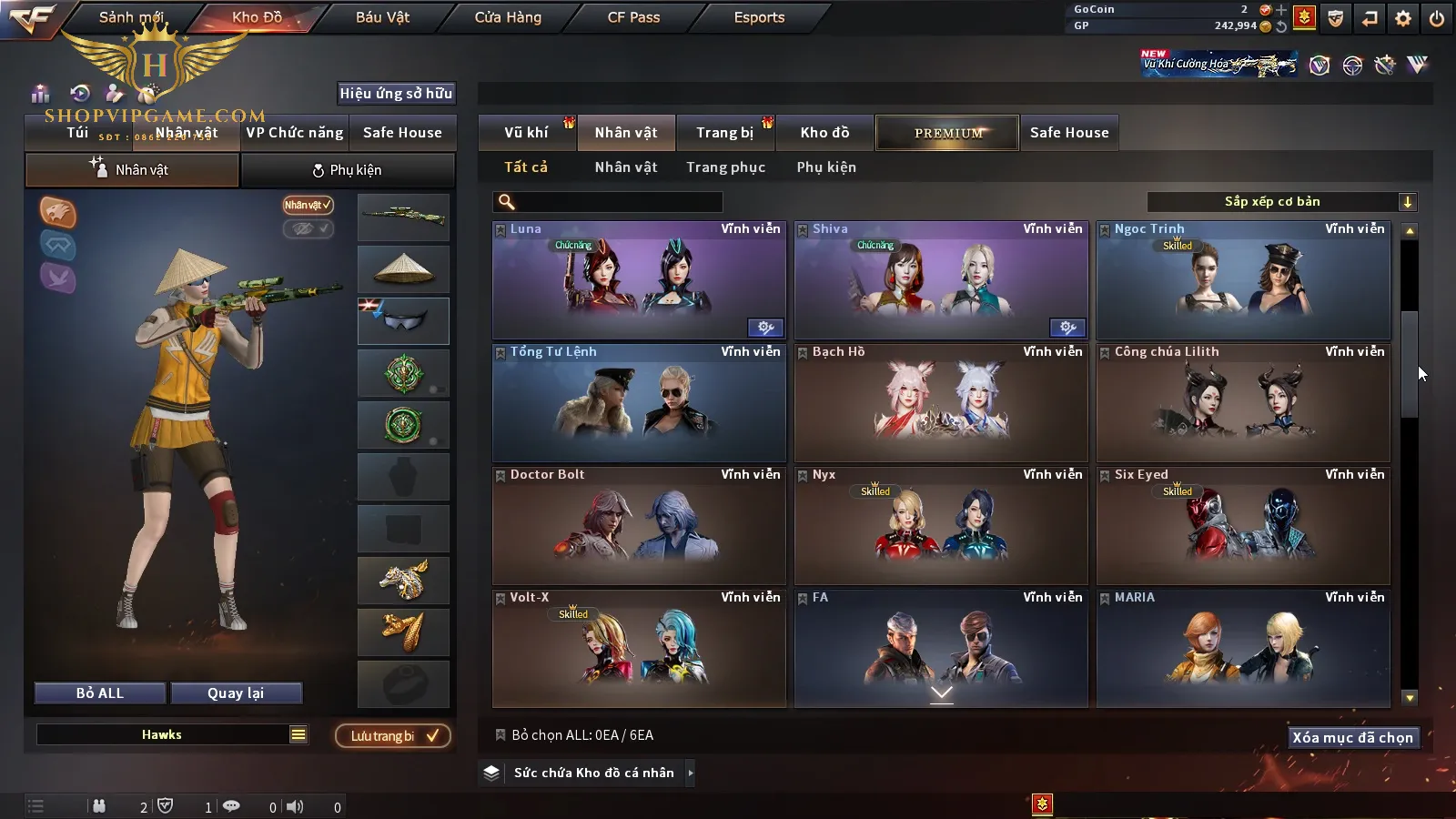Select the MARIA character card

[x=1243, y=650]
